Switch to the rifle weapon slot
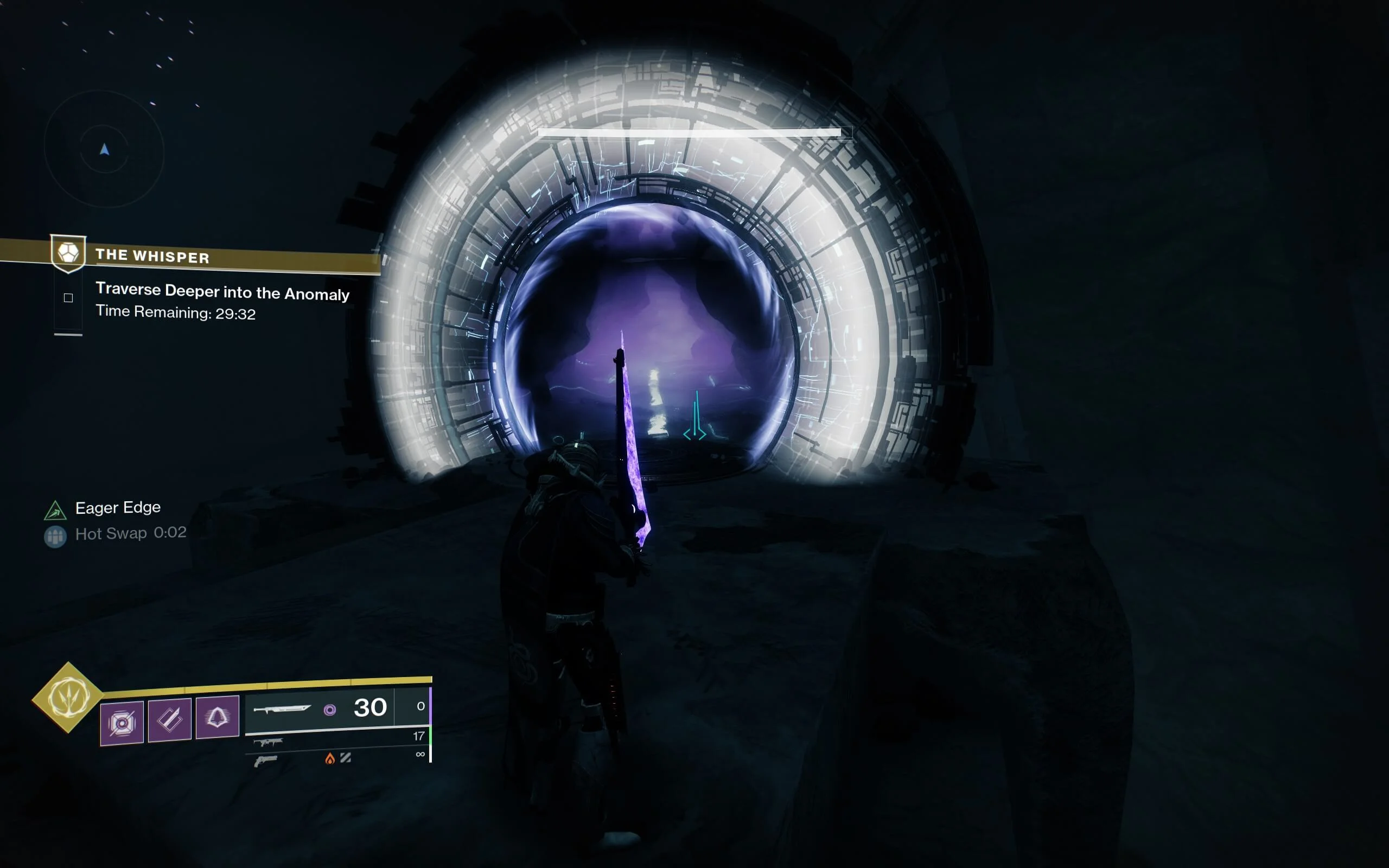The image size is (1389, 868). tap(268, 742)
